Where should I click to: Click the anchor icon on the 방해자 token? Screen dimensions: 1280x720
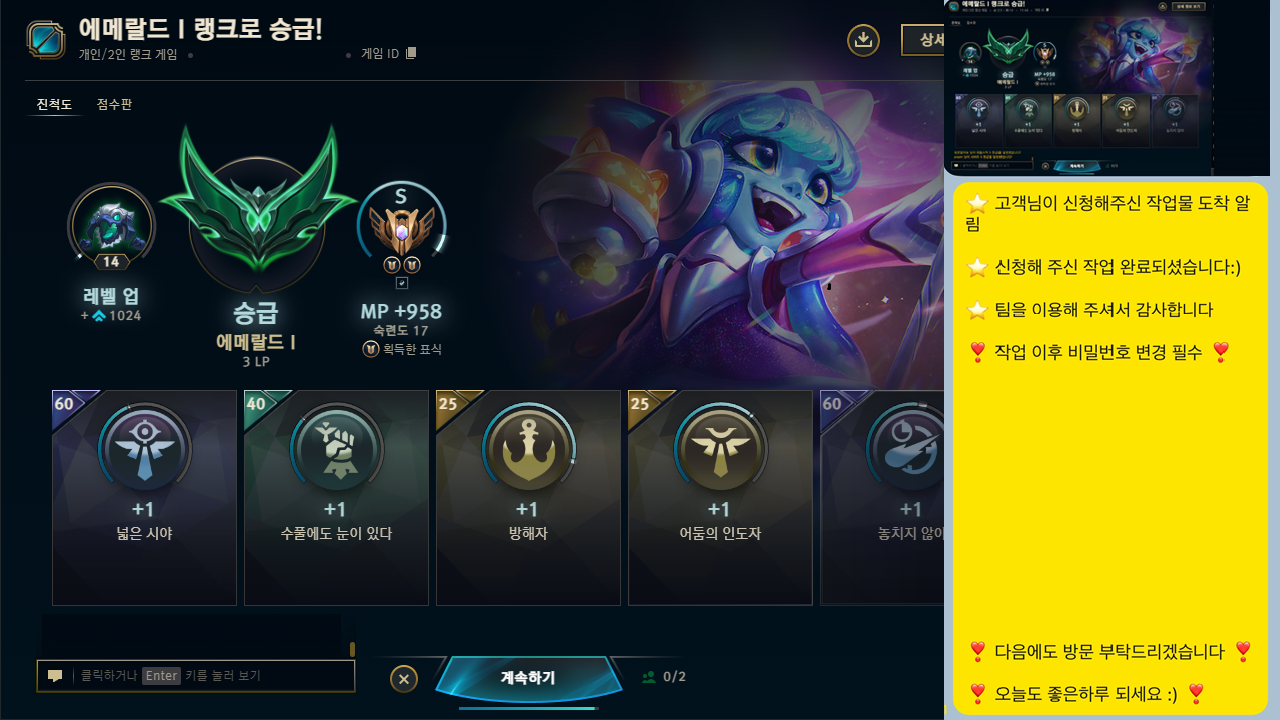click(x=528, y=448)
